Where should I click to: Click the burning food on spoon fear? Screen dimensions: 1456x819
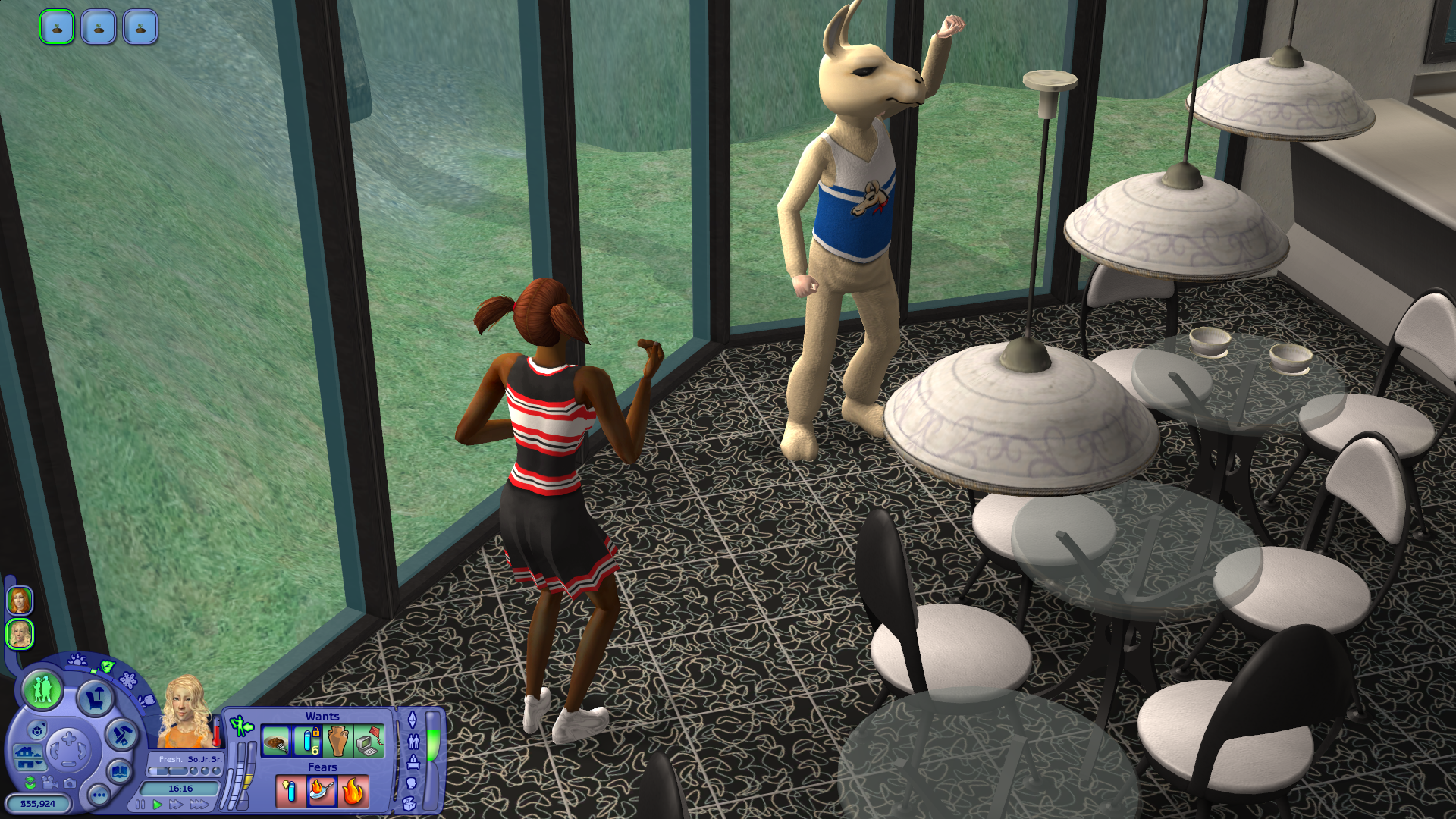[x=322, y=792]
